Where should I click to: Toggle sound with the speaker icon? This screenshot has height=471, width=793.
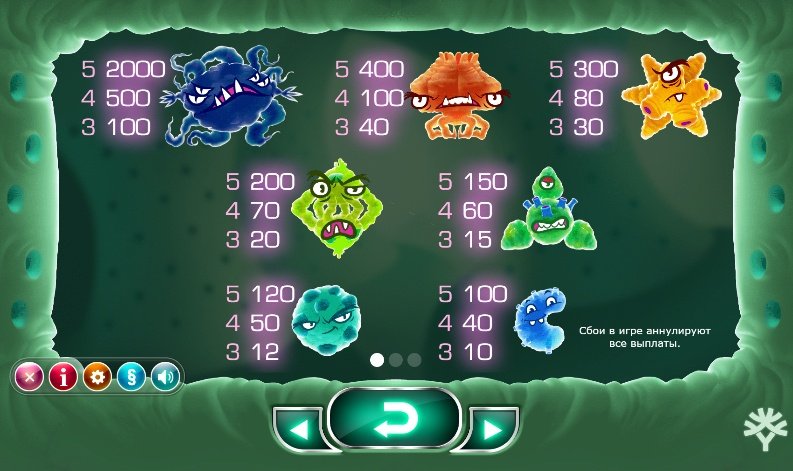point(164,377)
